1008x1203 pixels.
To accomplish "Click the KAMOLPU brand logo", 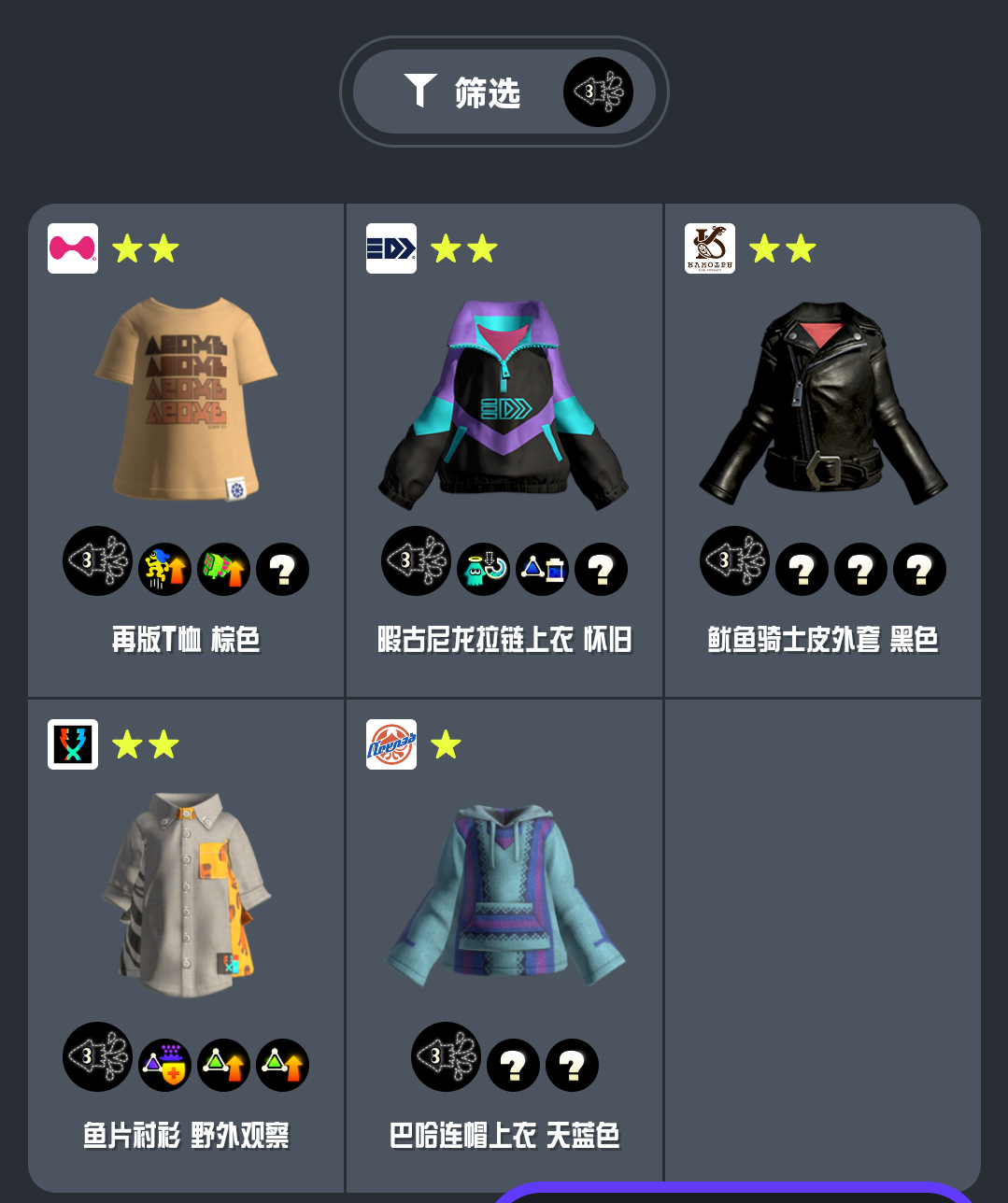I will coord(709,248).
